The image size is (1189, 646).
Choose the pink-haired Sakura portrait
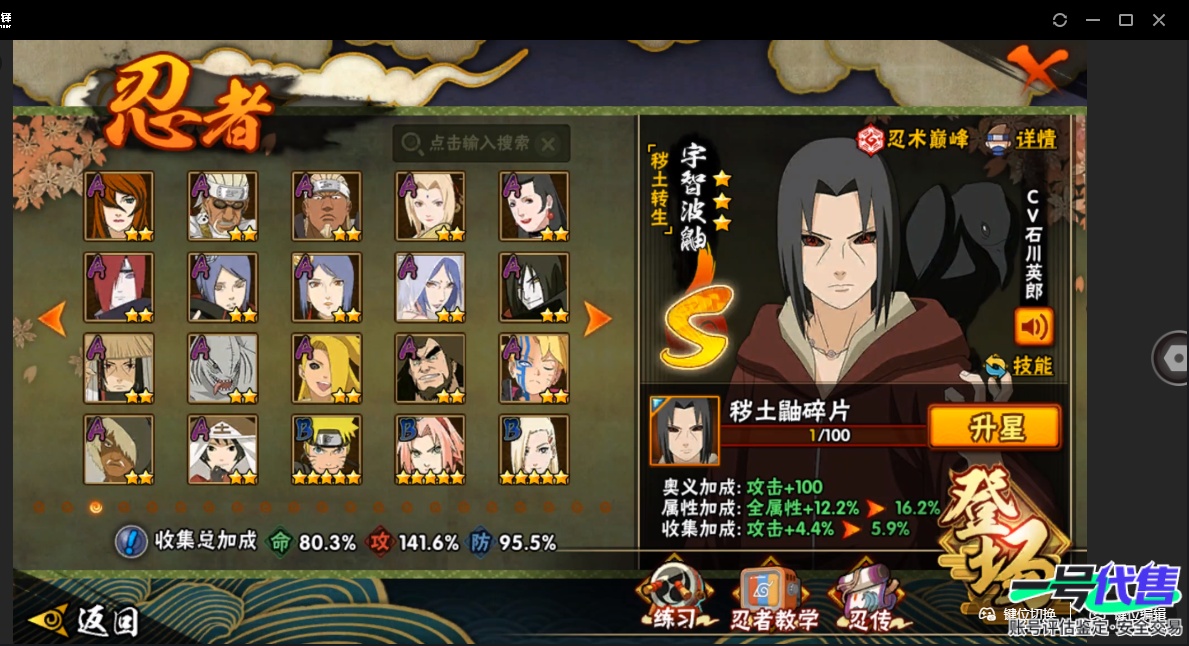[x=430, y=450]
